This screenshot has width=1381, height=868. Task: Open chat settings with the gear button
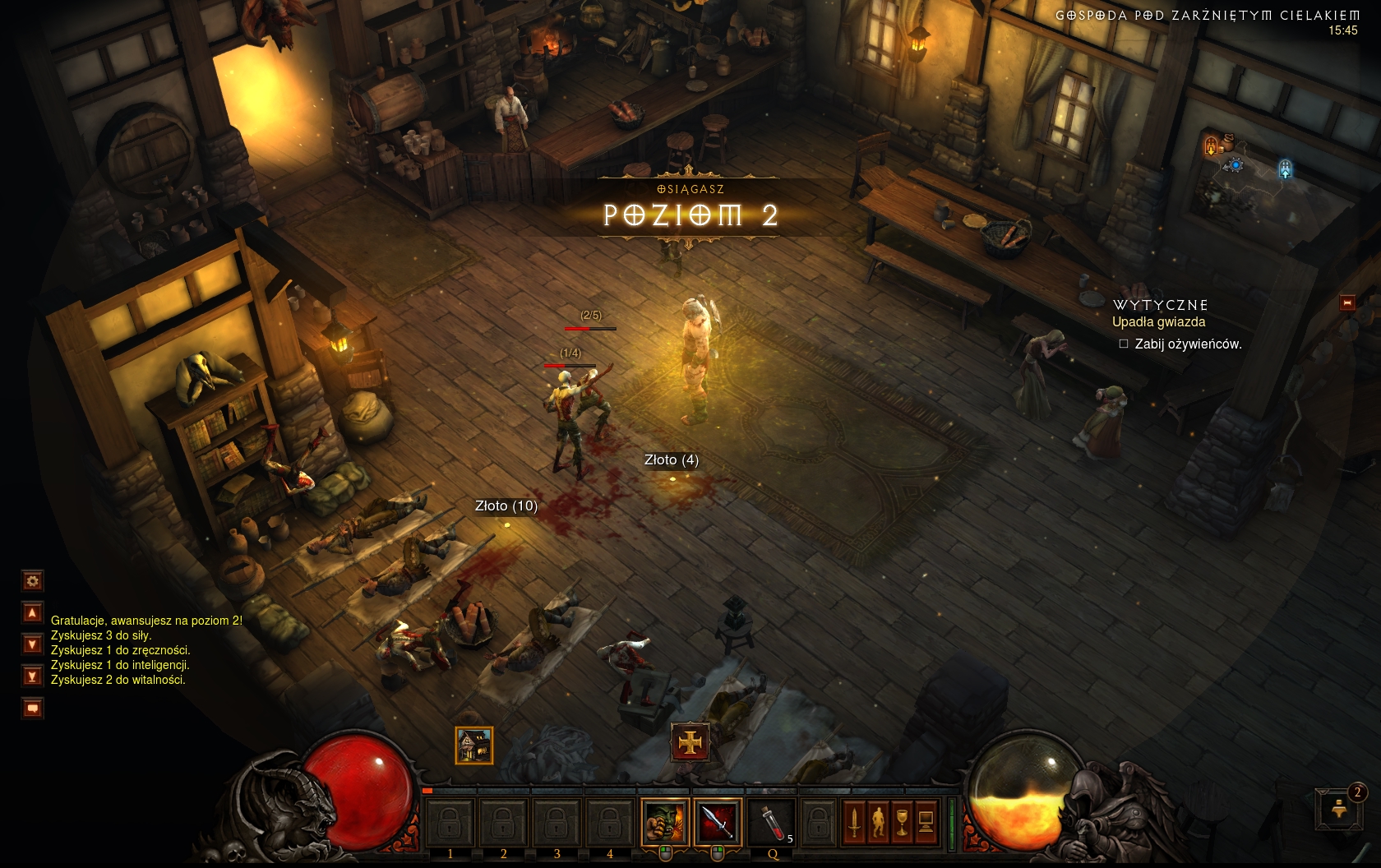click(32, 581)
